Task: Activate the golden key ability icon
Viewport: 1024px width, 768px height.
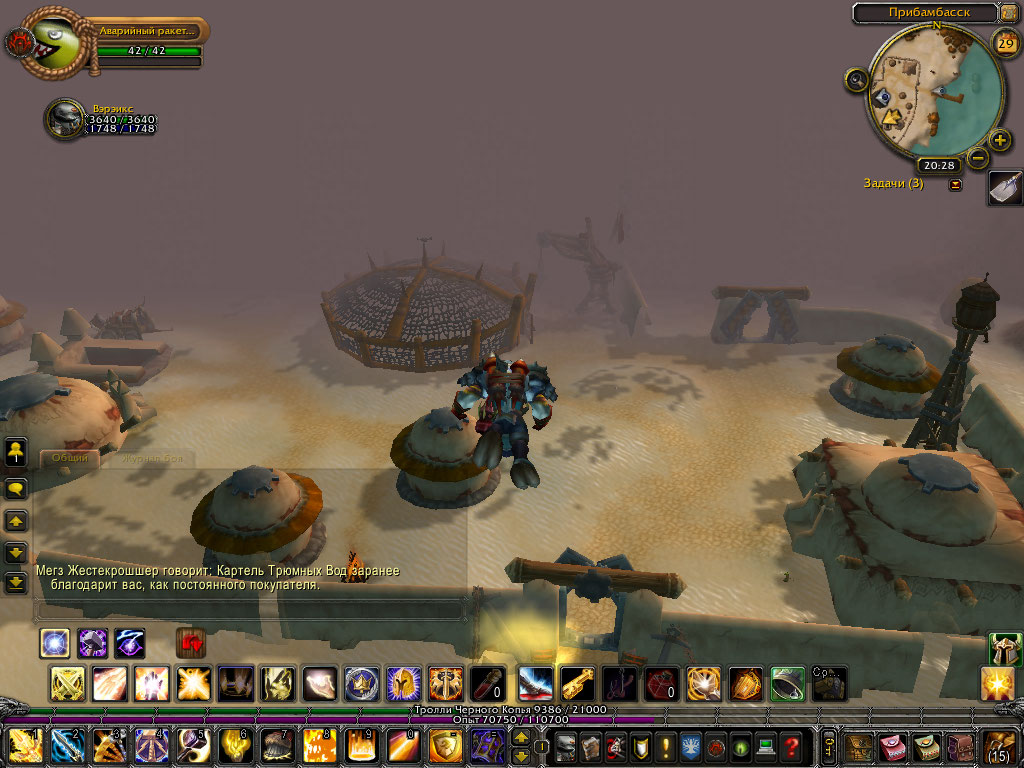Action: [x=577, y=684]
